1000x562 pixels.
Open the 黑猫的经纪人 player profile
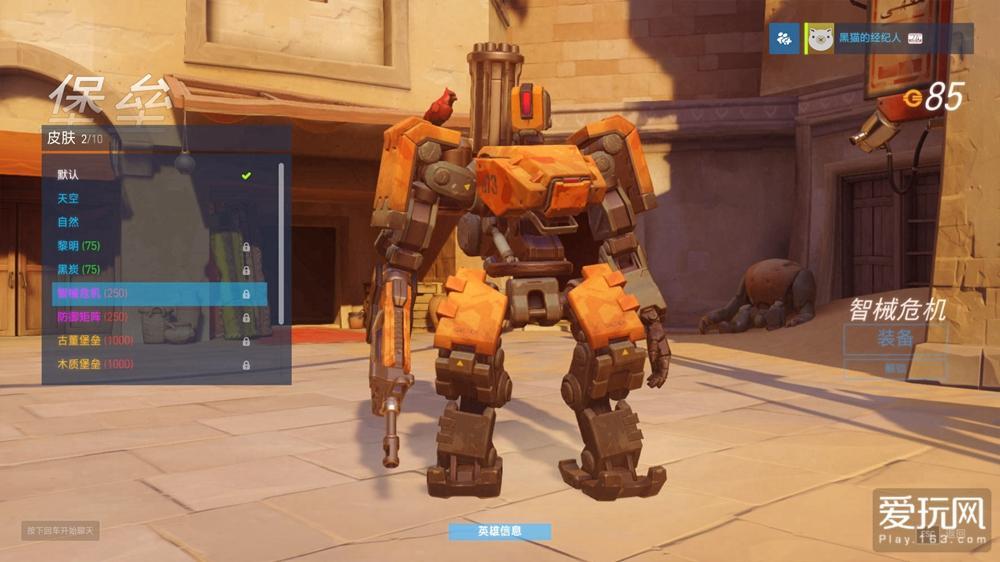pos(868,39)
